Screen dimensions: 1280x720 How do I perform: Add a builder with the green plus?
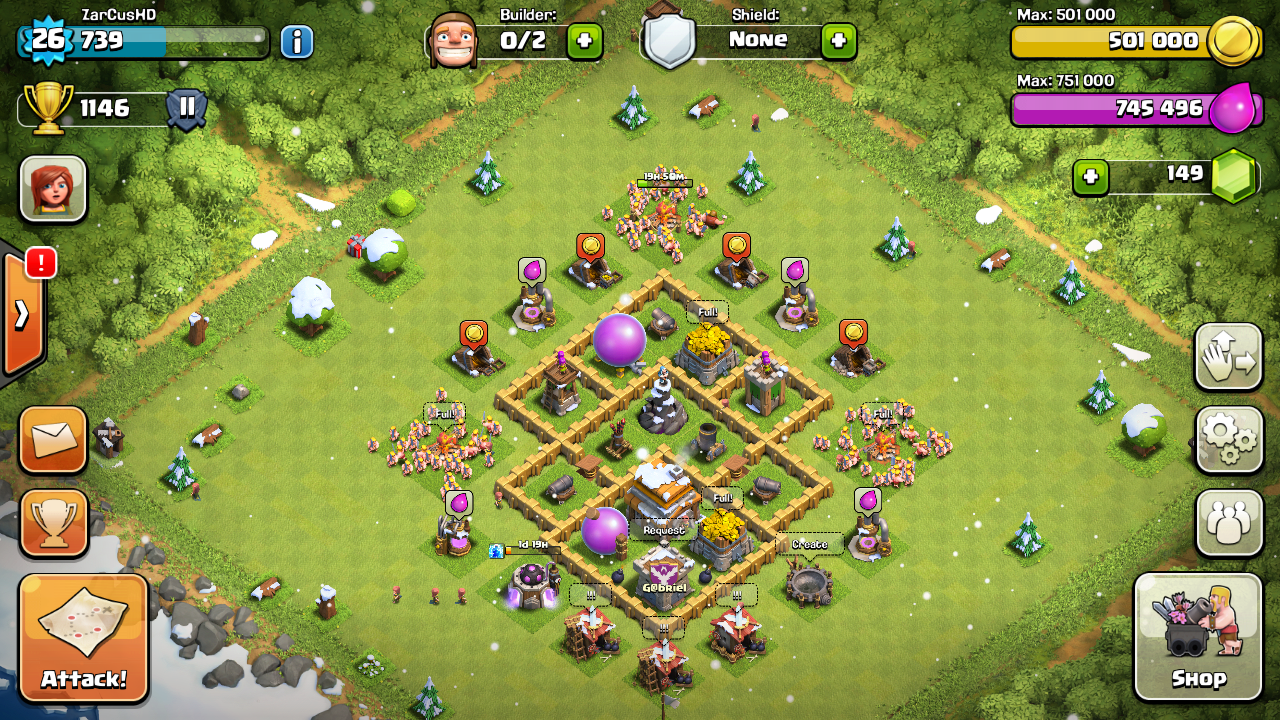pyautogui.click(x=585, y=41)
